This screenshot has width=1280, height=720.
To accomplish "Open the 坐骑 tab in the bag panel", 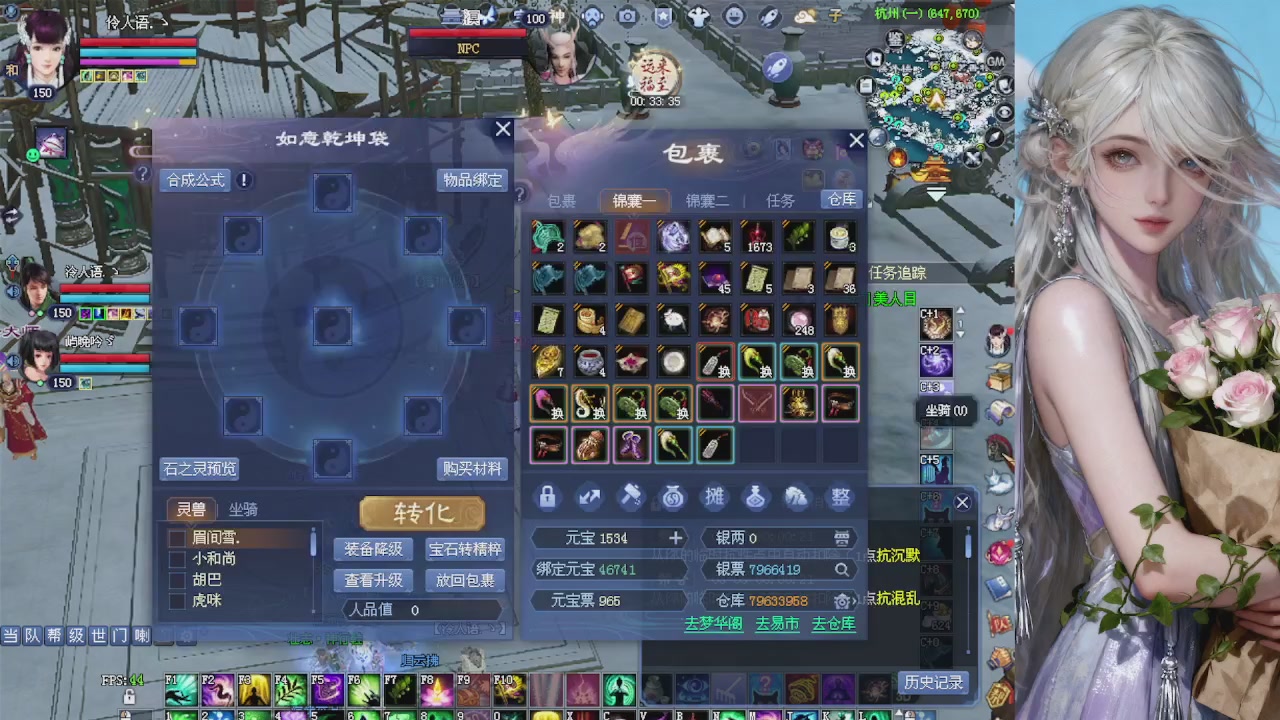I will [241, 510].
